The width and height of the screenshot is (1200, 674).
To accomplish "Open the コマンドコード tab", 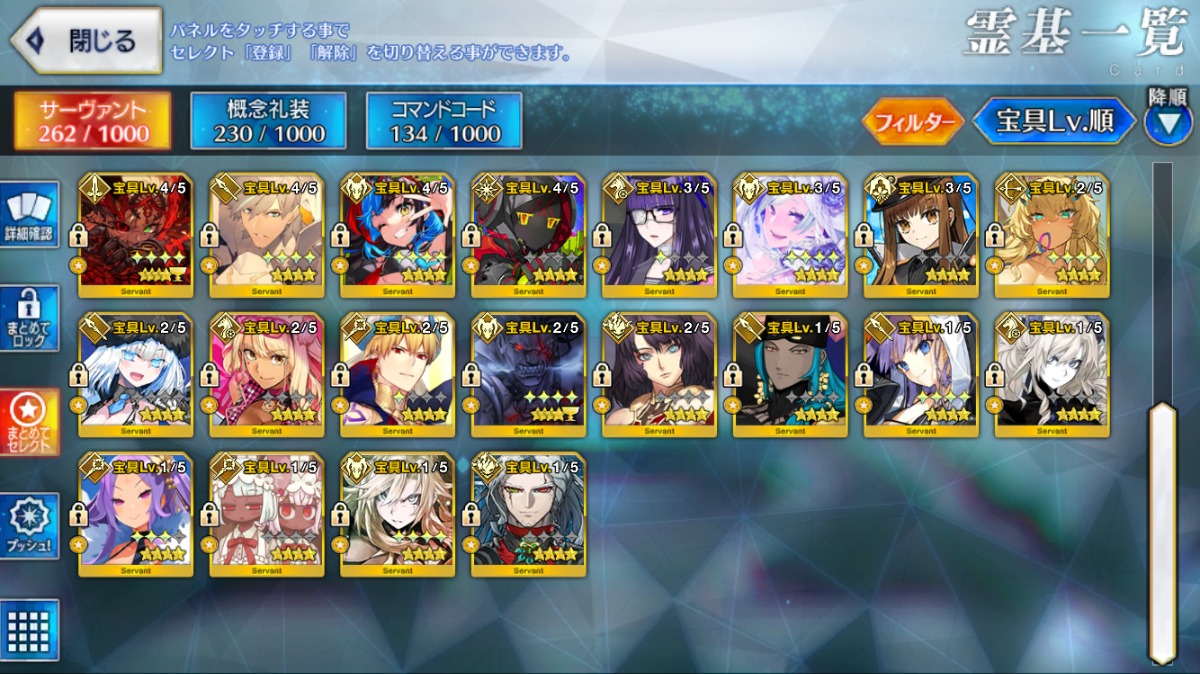I will (444, 121).
